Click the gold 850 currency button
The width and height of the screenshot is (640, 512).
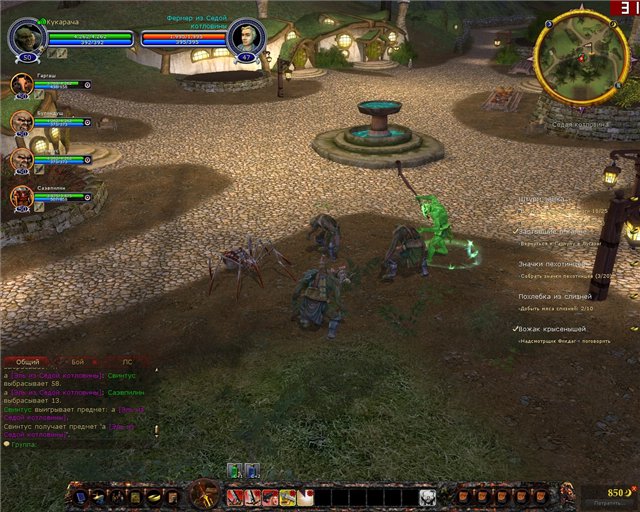(611, 492)
